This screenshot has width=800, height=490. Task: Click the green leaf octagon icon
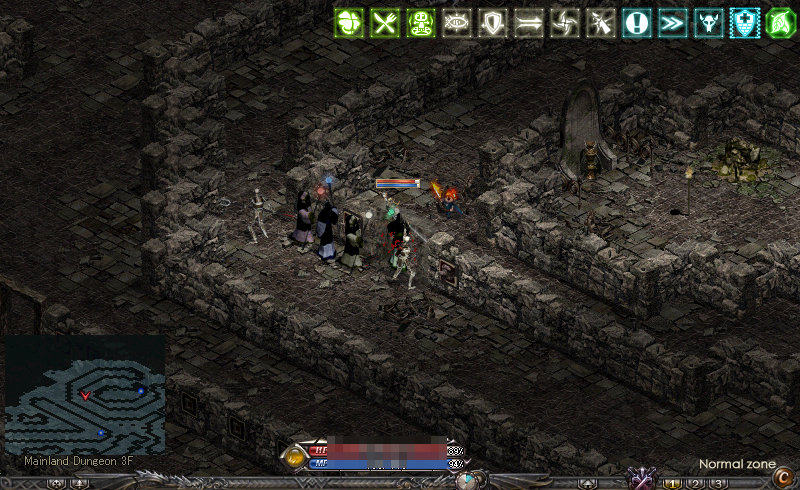point(780,23)
